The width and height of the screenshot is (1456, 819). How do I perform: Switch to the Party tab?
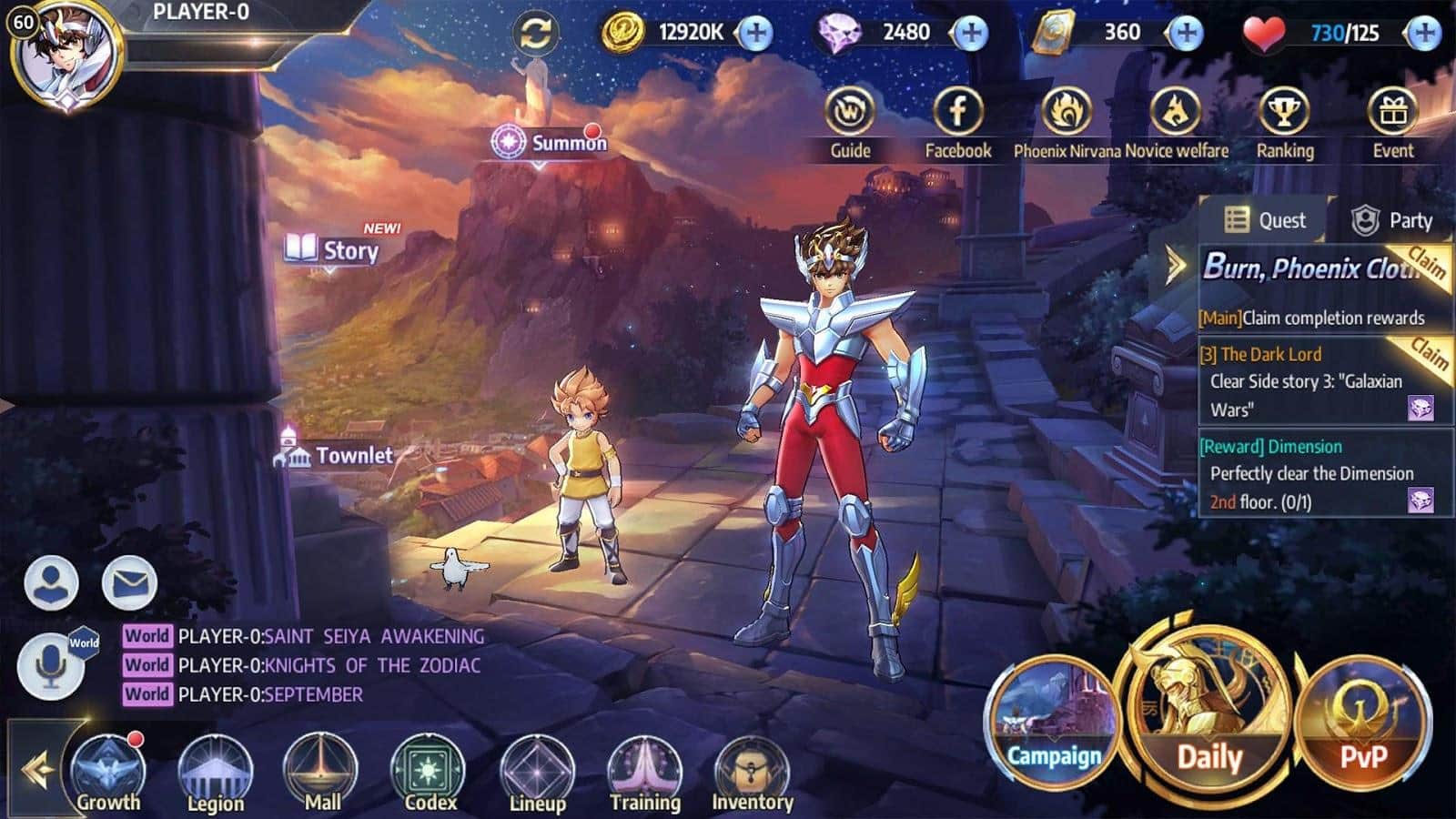1393,220
